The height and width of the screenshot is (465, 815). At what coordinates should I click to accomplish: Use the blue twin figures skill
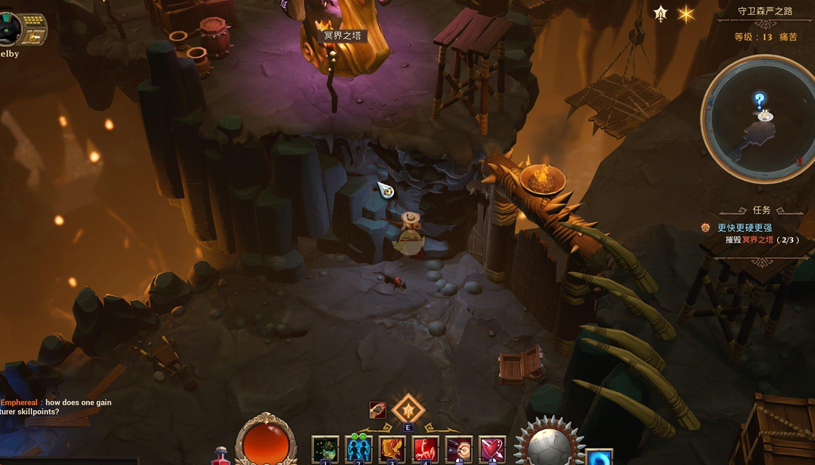click(358, 450)
